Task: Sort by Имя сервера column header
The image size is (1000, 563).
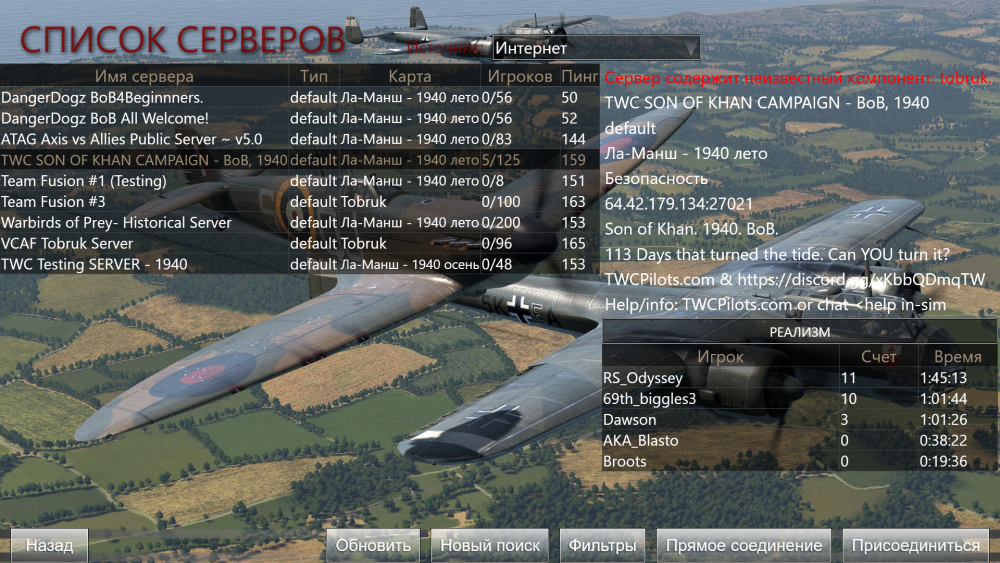Action: point(145,76)
